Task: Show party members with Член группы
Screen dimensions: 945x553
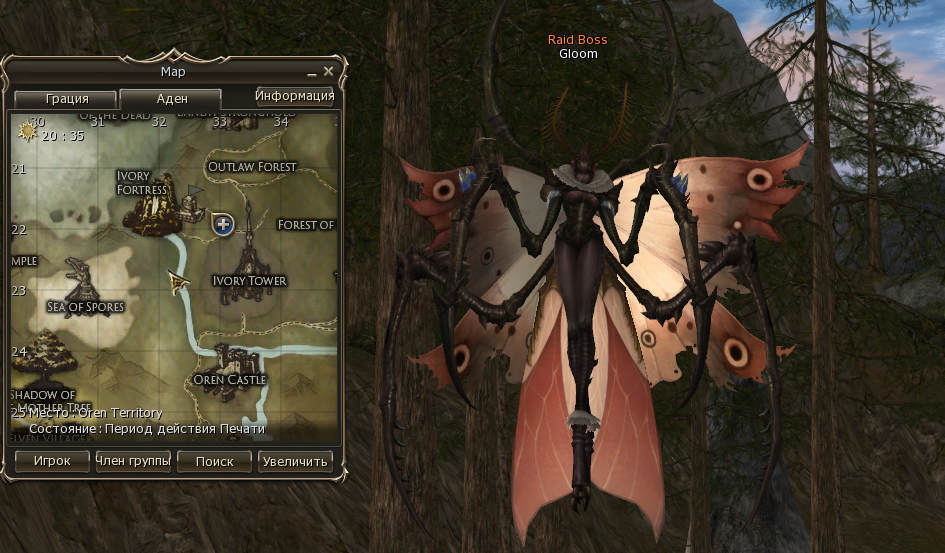Action: (133, 461)
